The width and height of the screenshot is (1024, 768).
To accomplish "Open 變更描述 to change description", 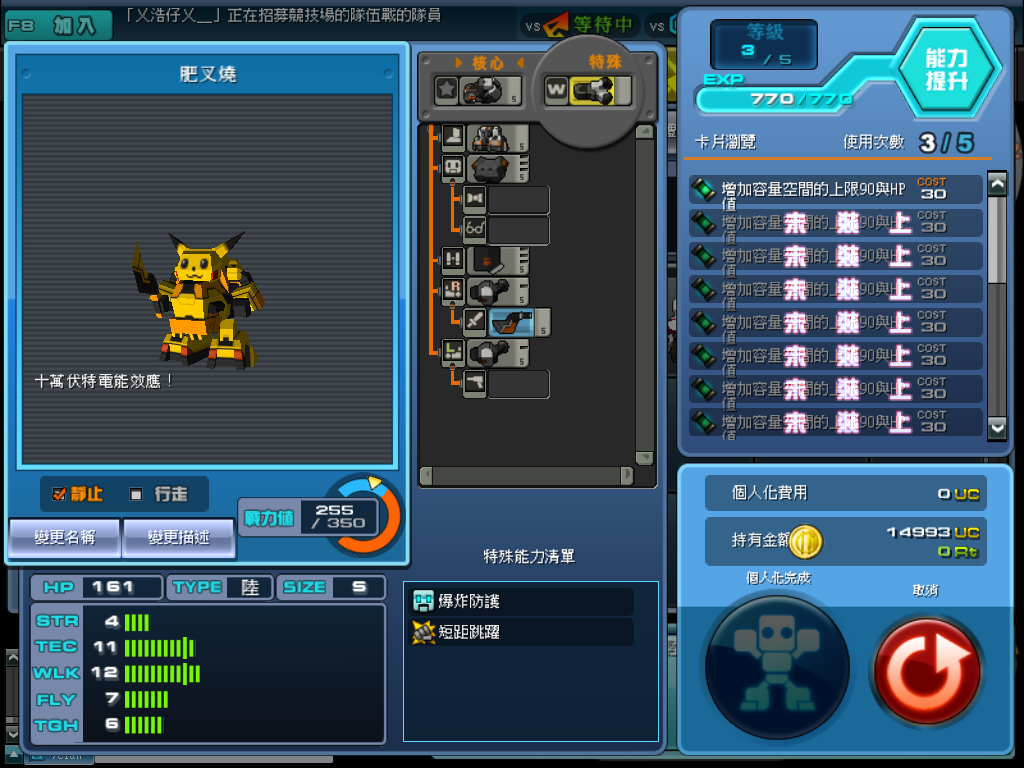I will tap(178, 538).
